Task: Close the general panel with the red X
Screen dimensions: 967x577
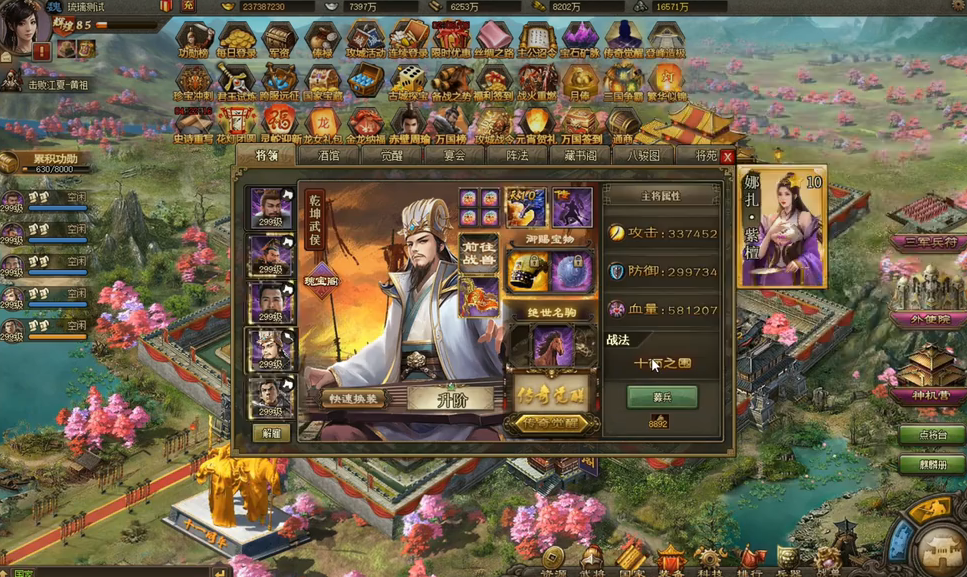Action: point(728,157)
